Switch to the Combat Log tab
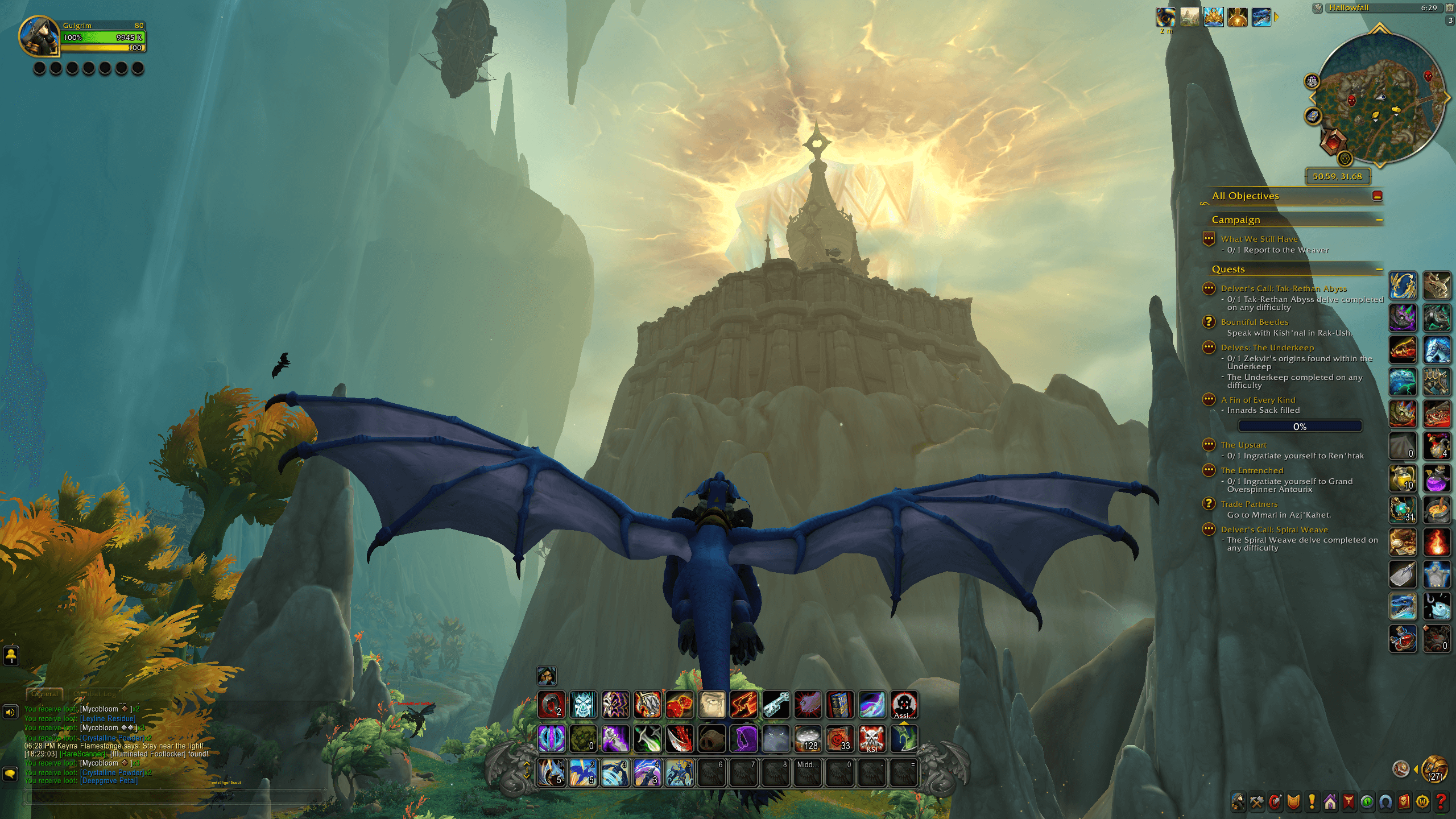 [94, 694]
